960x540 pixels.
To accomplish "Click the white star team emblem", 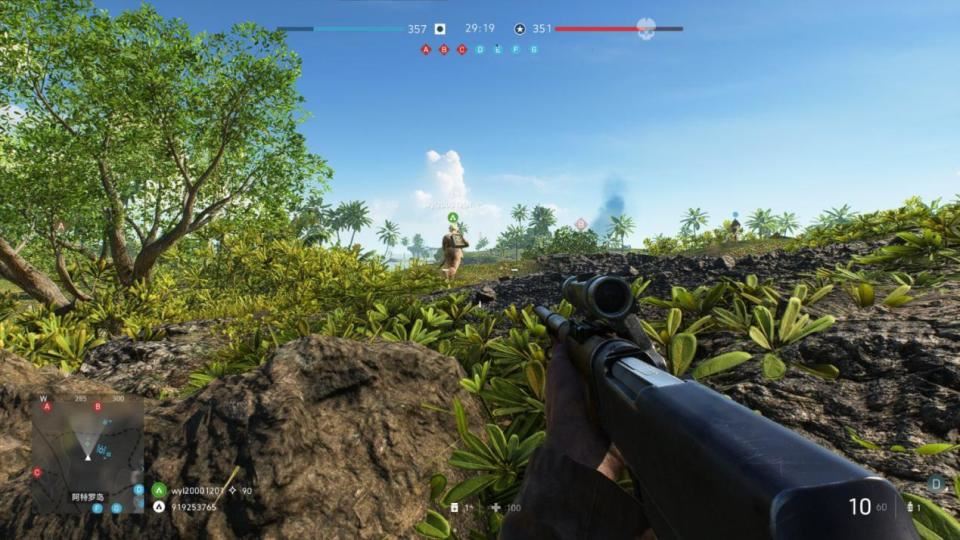I will pos(520,29).
